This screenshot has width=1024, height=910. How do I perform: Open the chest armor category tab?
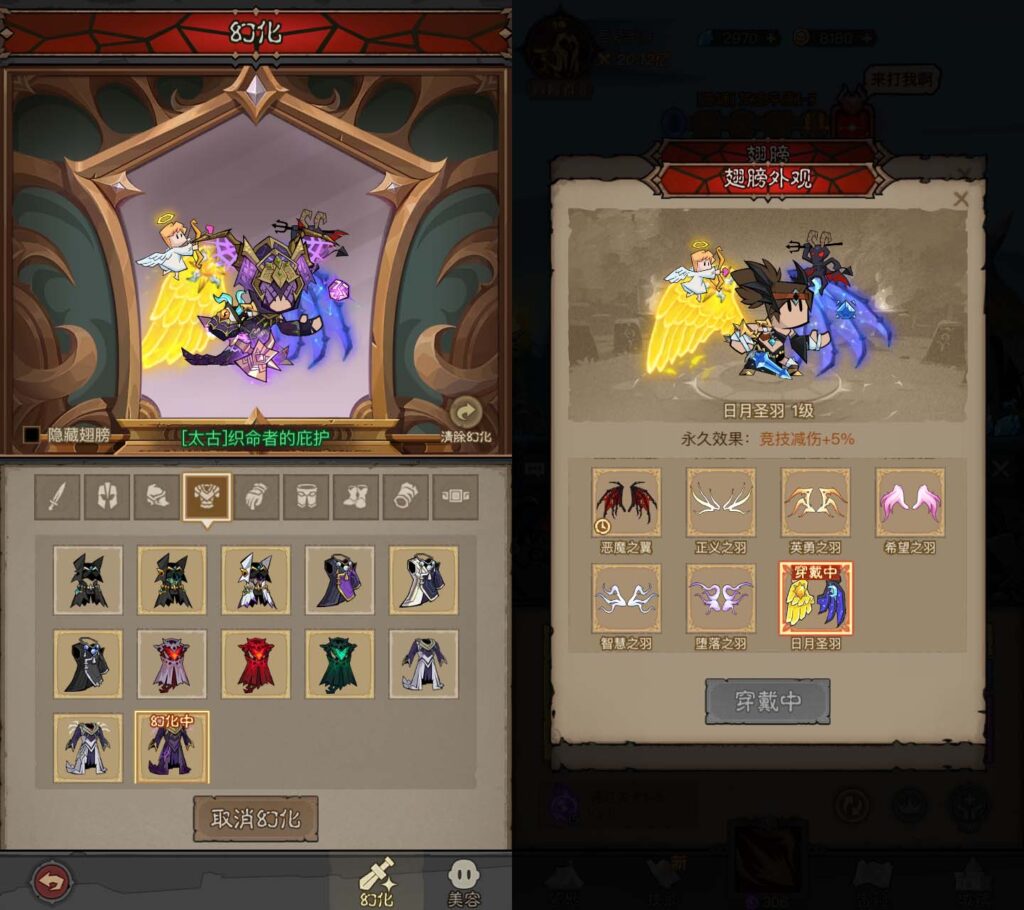point(207,497)
